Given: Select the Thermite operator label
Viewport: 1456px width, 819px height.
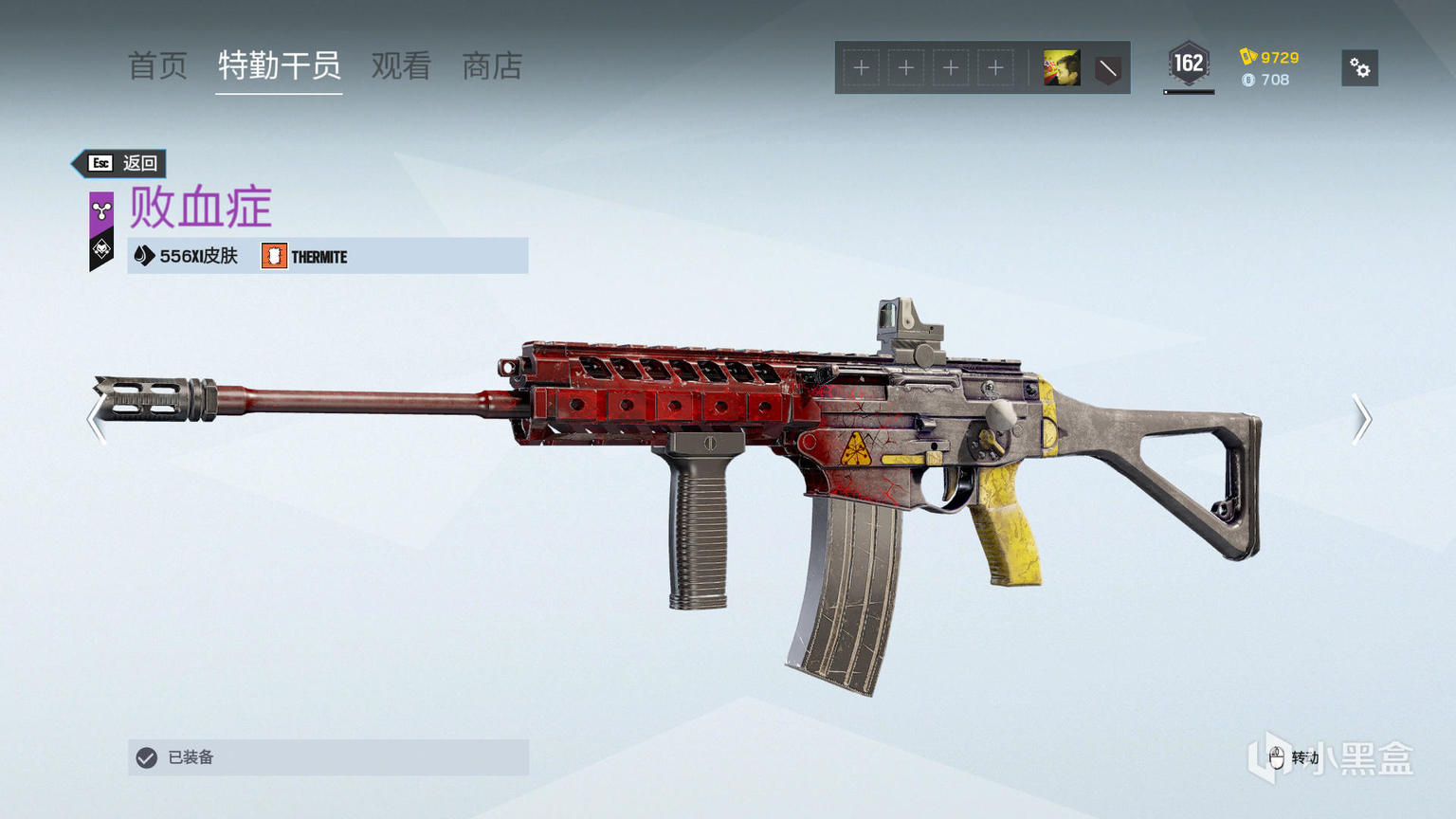Looking at the screenshot, I should (305, 257).
